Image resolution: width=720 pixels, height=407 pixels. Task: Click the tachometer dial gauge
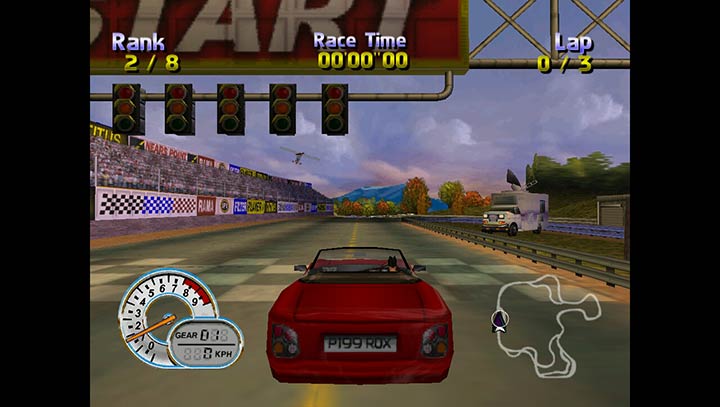[x=161, y=312]
